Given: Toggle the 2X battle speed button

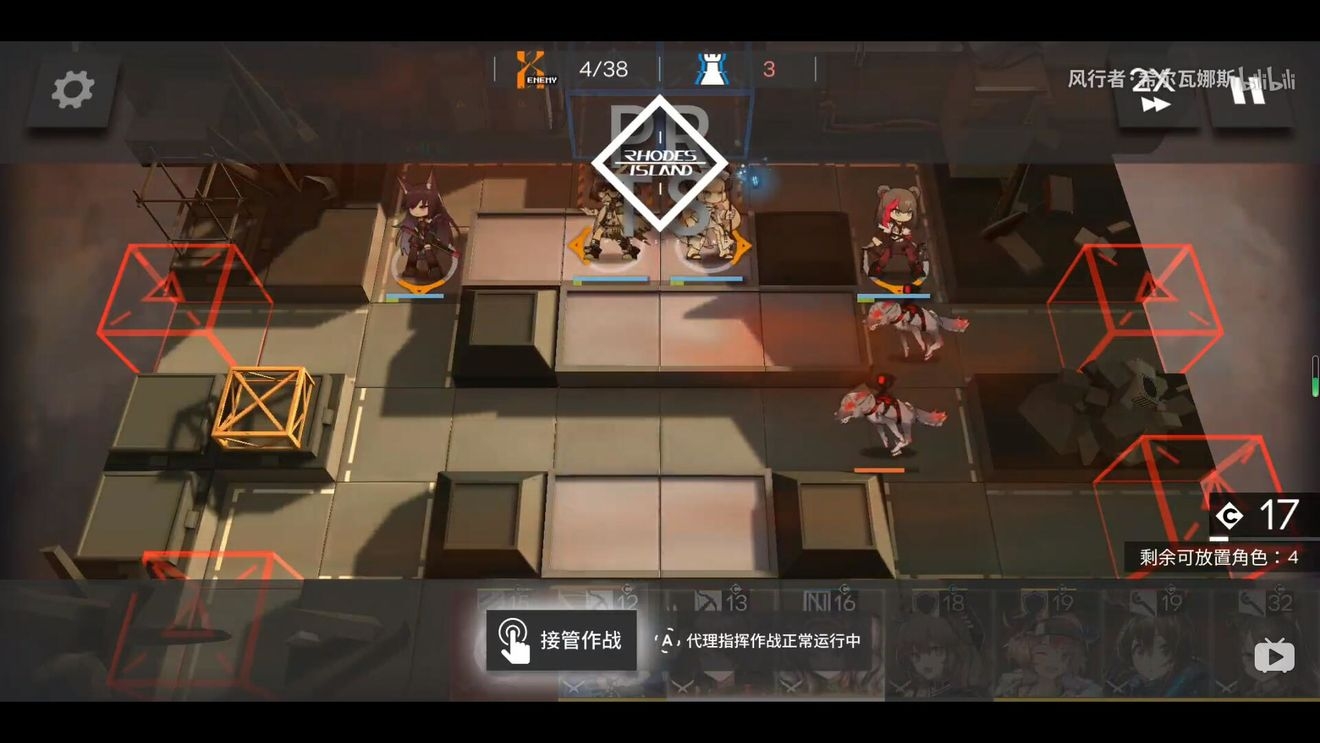Looking at the screenshot, I should click(x=1156, y=92).
